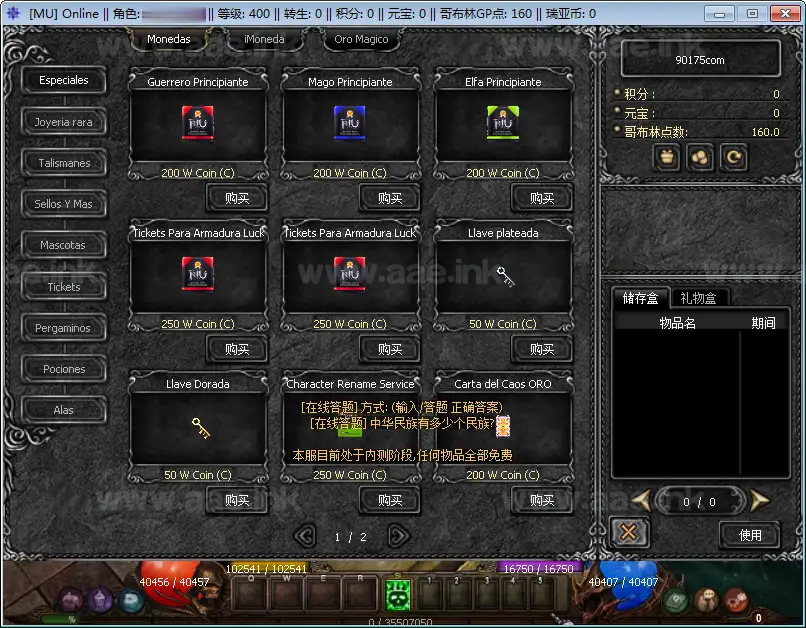Close the shop with the orange X

pyautogui.click(x=628, y=533)
